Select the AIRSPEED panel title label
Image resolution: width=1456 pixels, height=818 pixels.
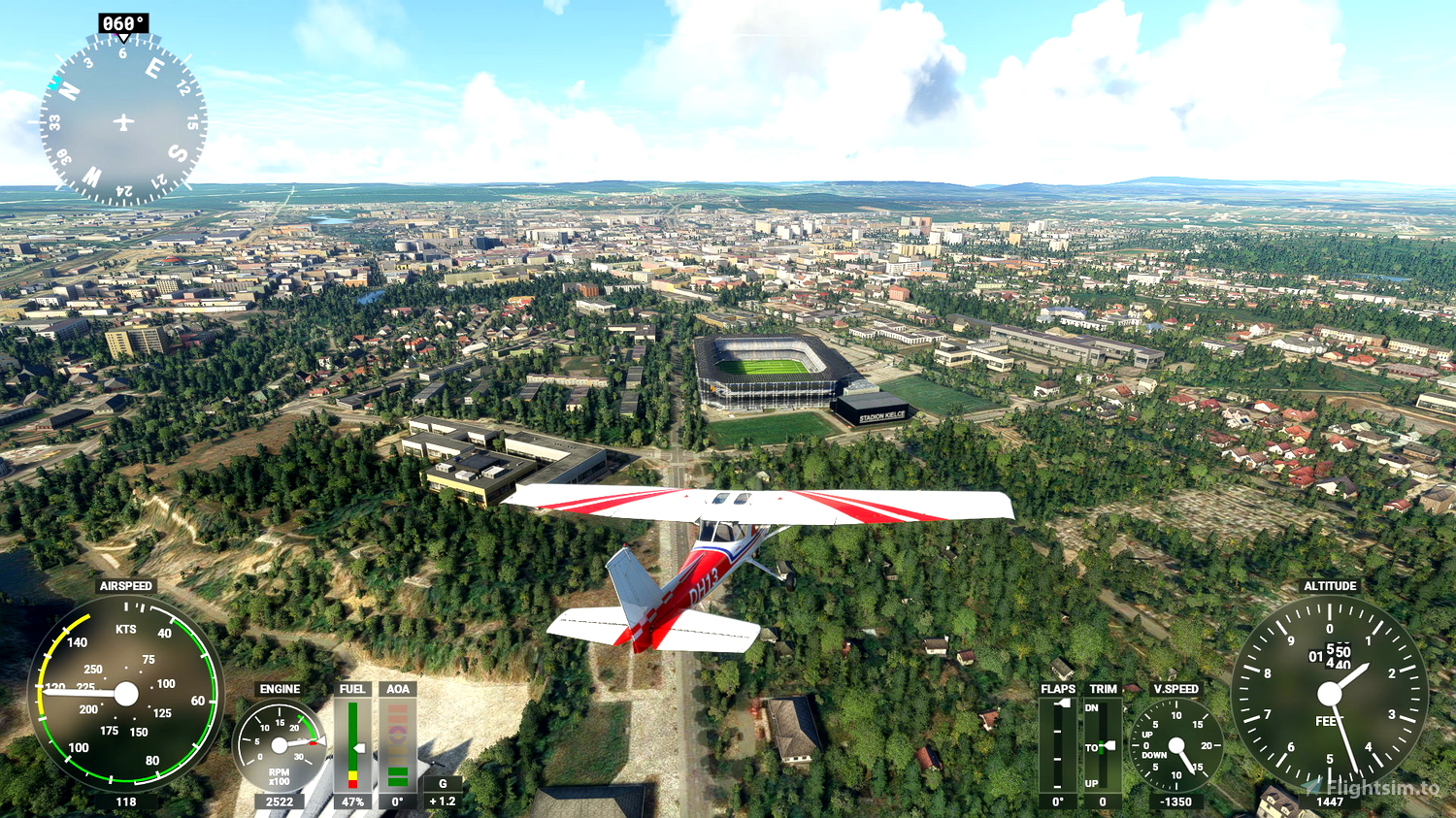tap(125, 587)
